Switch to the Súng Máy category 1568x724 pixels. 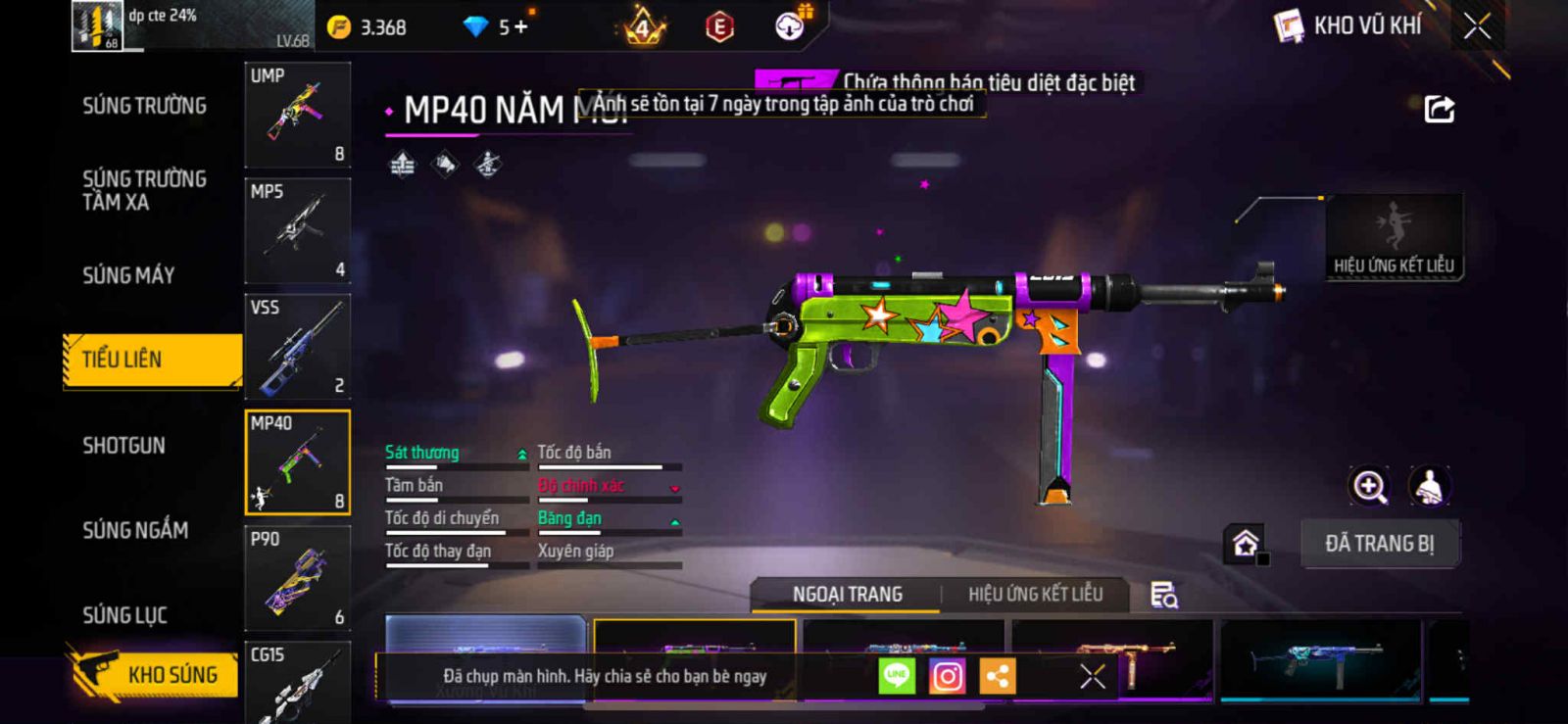[x=128, y=275]
